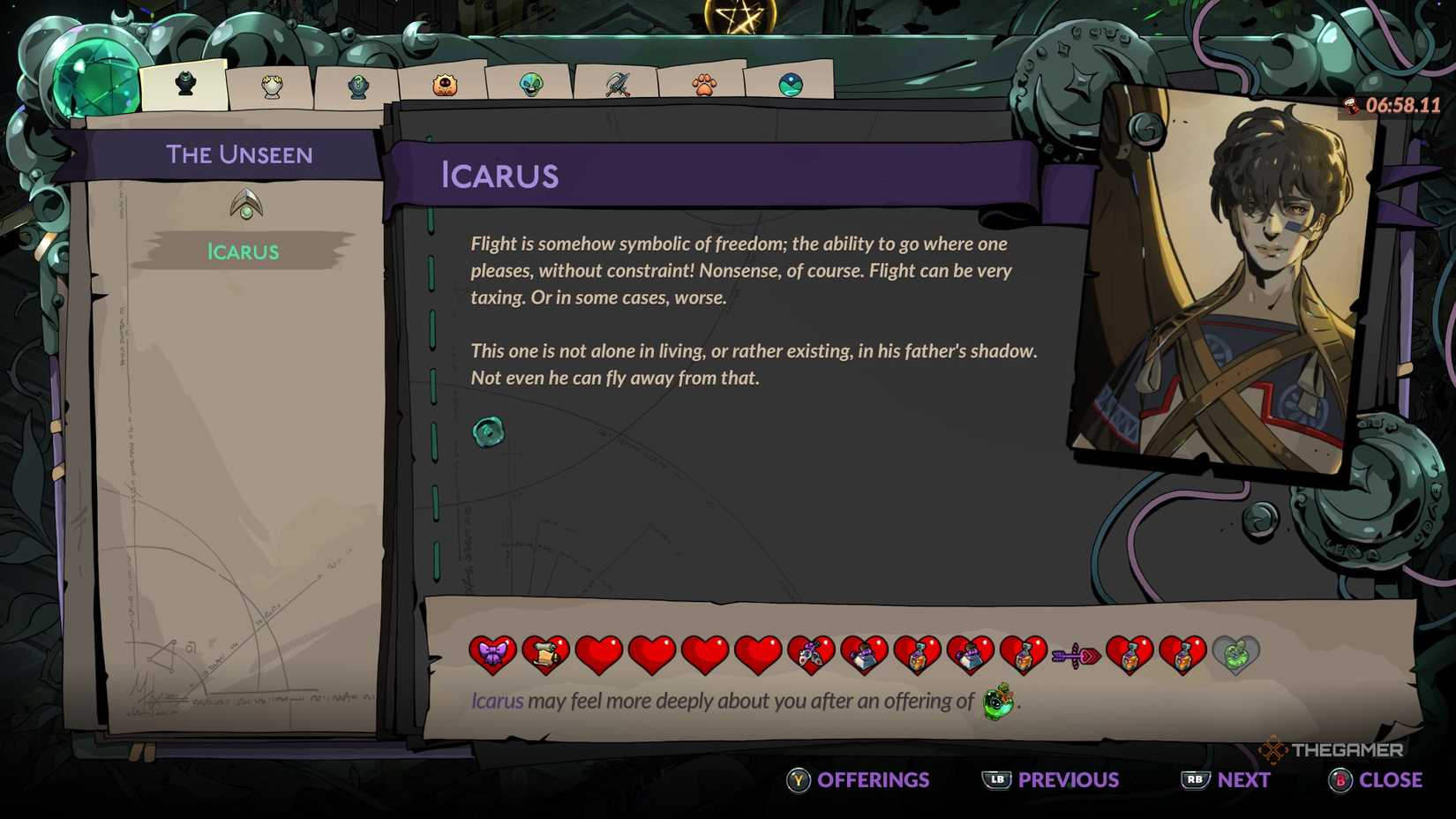This screenshot has height=819, width=1456.
Task: Open the green grinning skull tab
Action: click(531, 85)
